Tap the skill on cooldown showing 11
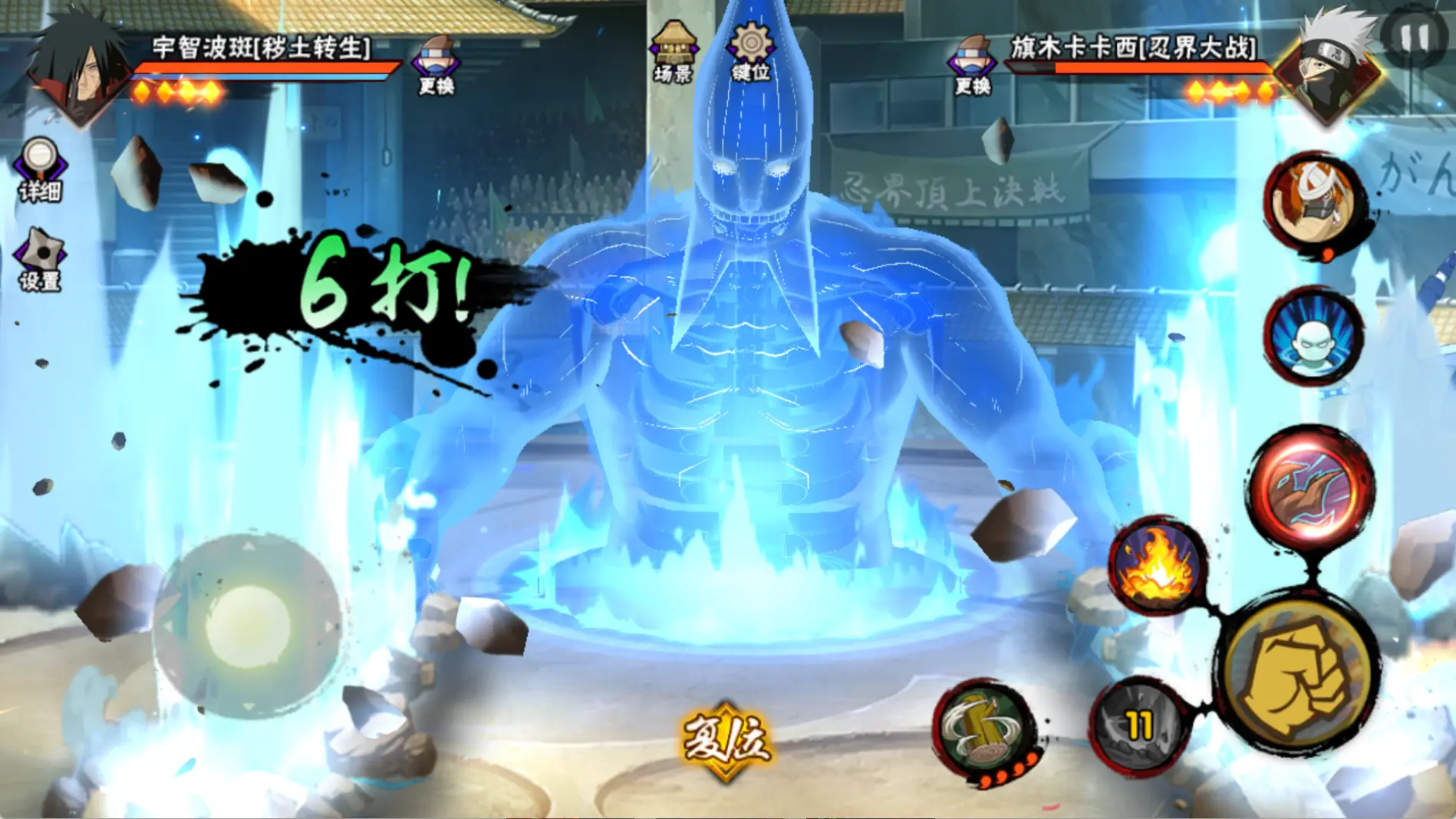 pyautogui.click(x=1138, y=725)
